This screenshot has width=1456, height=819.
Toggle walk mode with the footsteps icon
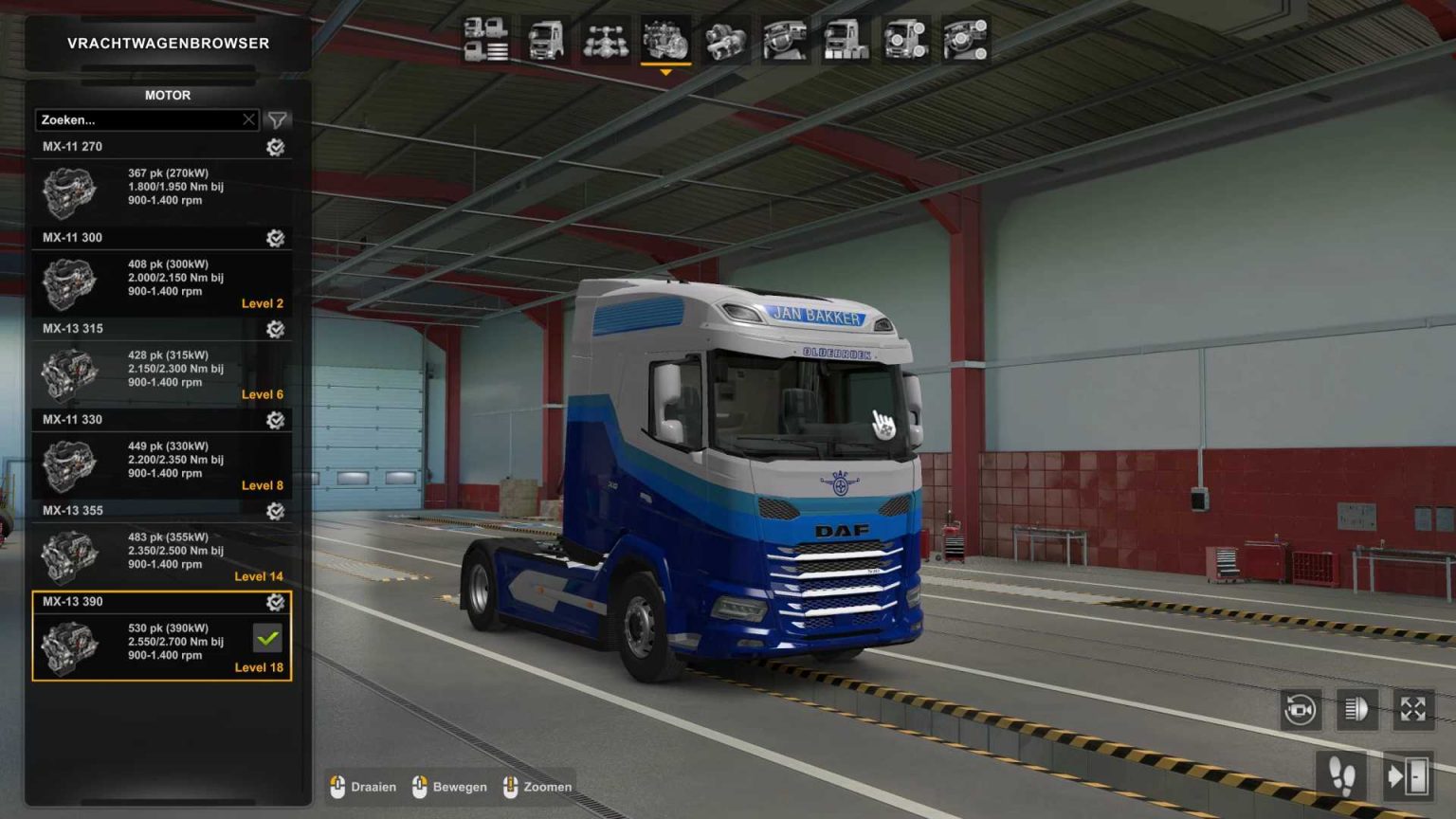coord(1341,775)
